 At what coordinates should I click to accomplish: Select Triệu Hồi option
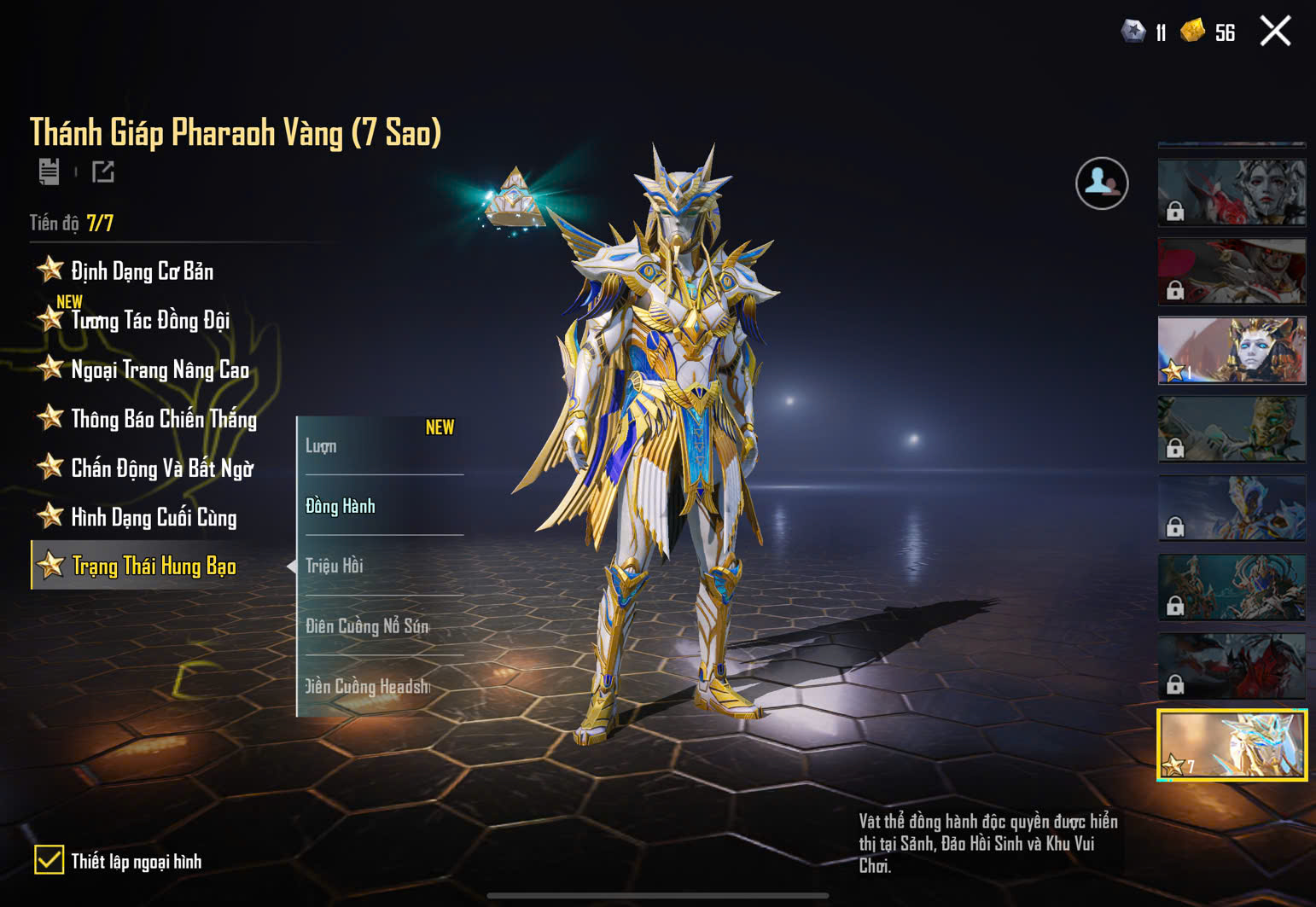380,566
